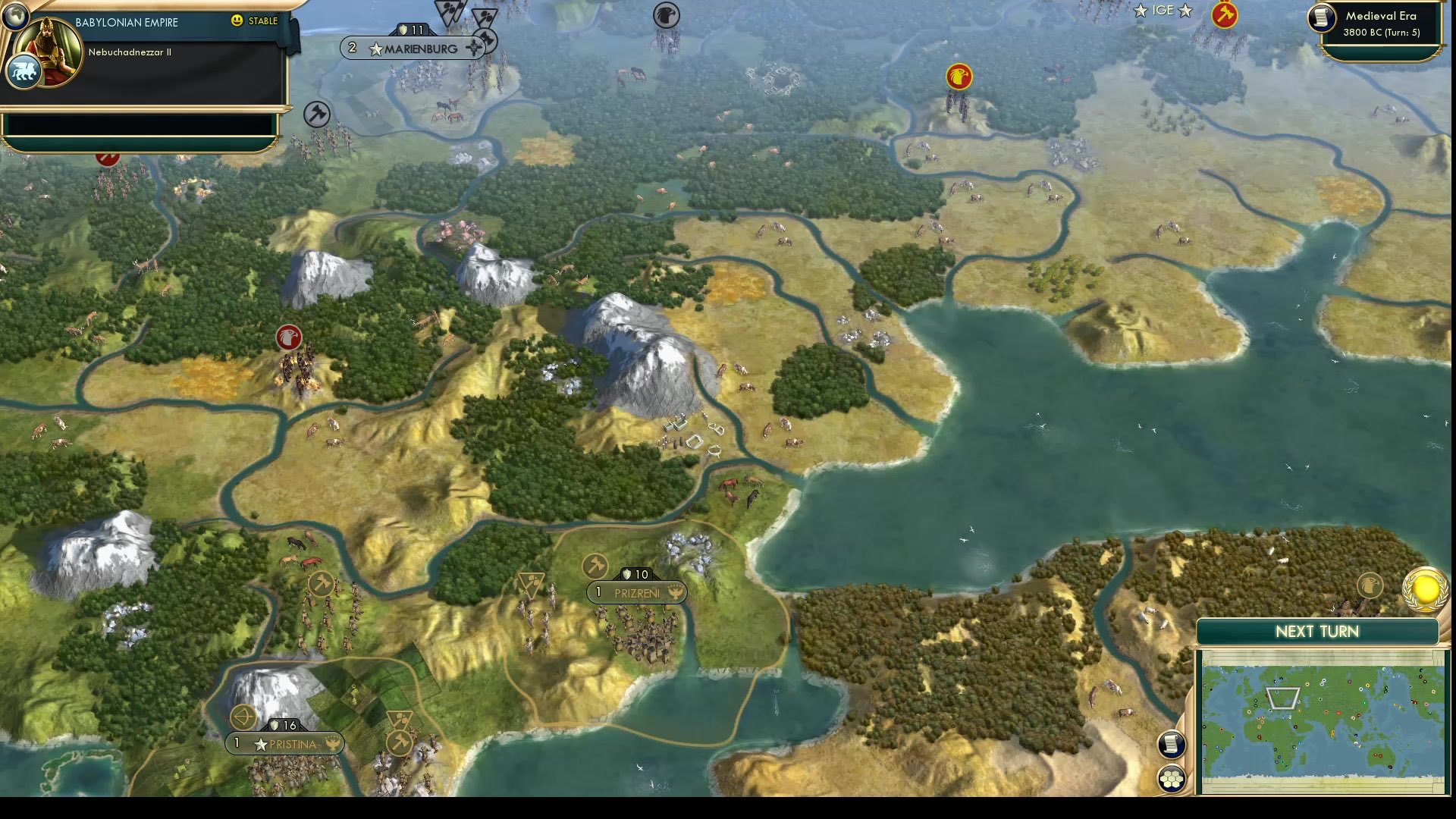1456x819 pixels.
Task: Open the notification log scroll icon bottom right
Action: pos(1172,745)
